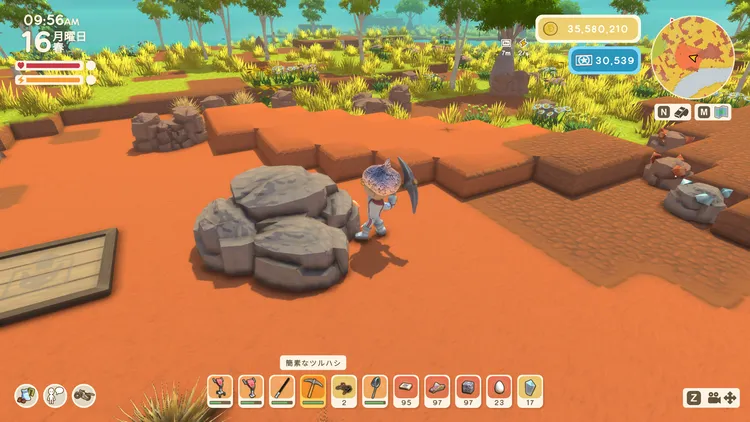
Task: Open the character speech bubble icon
Action: click(55, 395)
